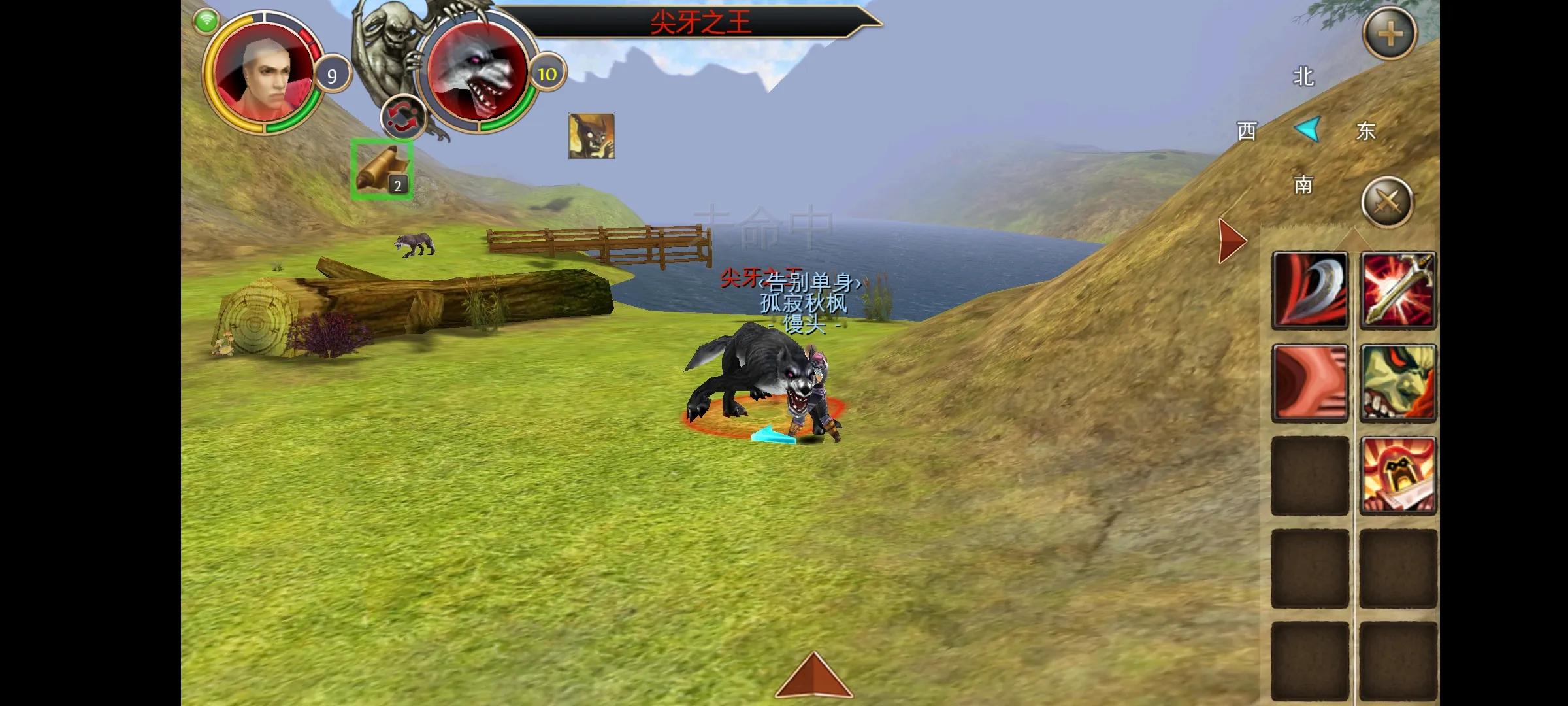Image resolution: width=1568 pixels, height=706 pixels.
Task: Click the cyan compass arrow
Action: pos(1307,129)
